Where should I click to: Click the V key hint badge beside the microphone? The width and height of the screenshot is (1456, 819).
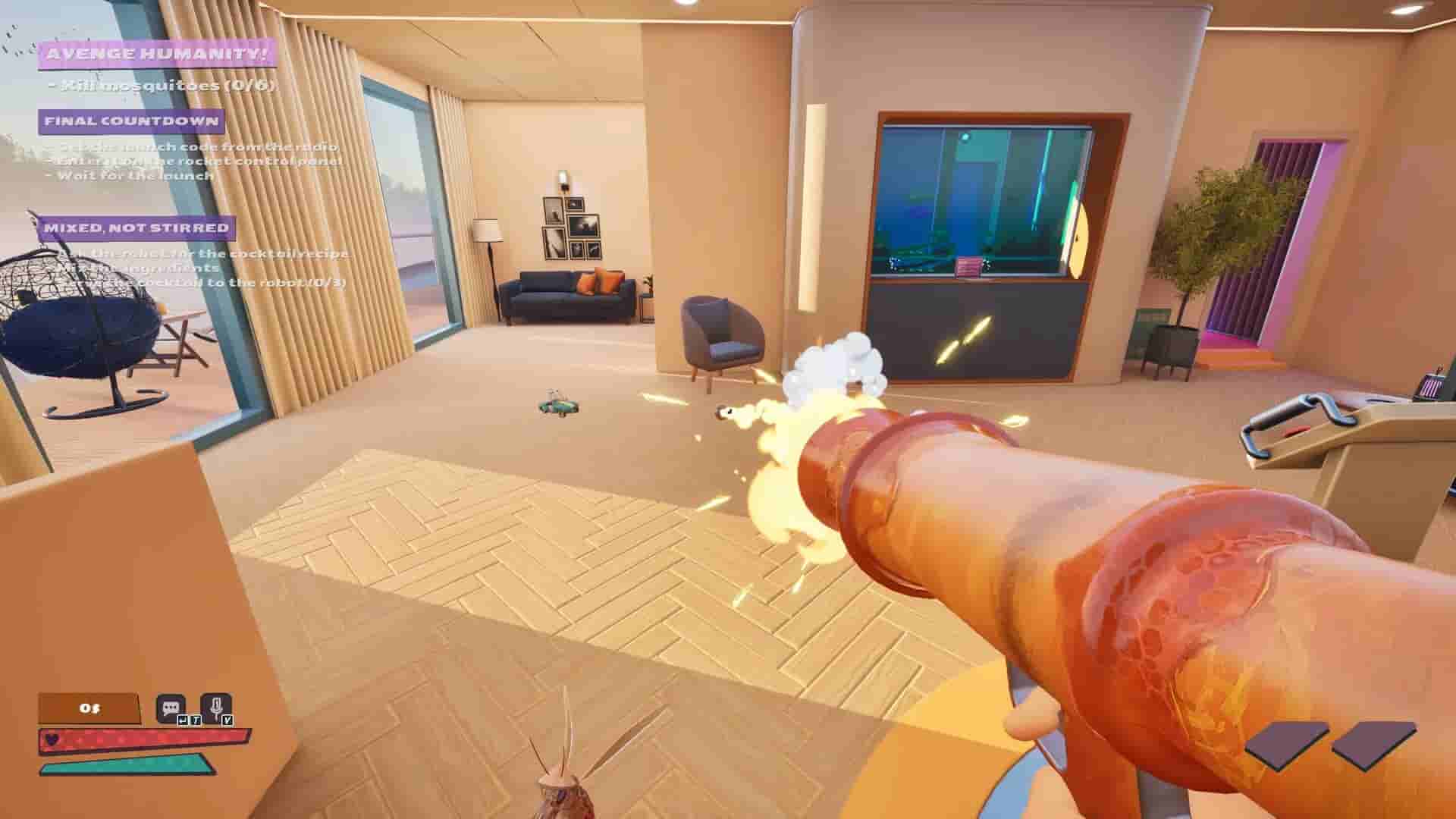[228, 720]
